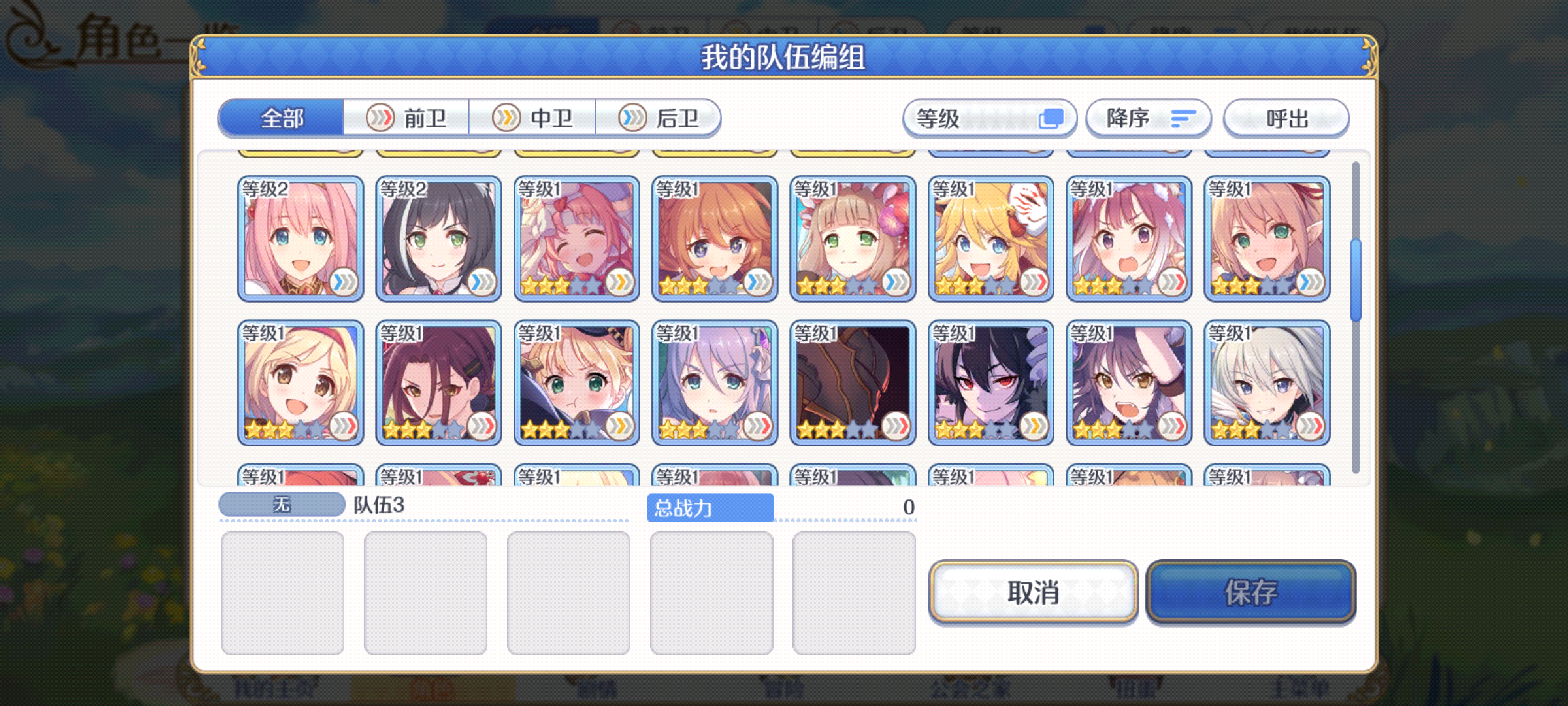Open the 等级 sort criteria selector

point(988,118)
